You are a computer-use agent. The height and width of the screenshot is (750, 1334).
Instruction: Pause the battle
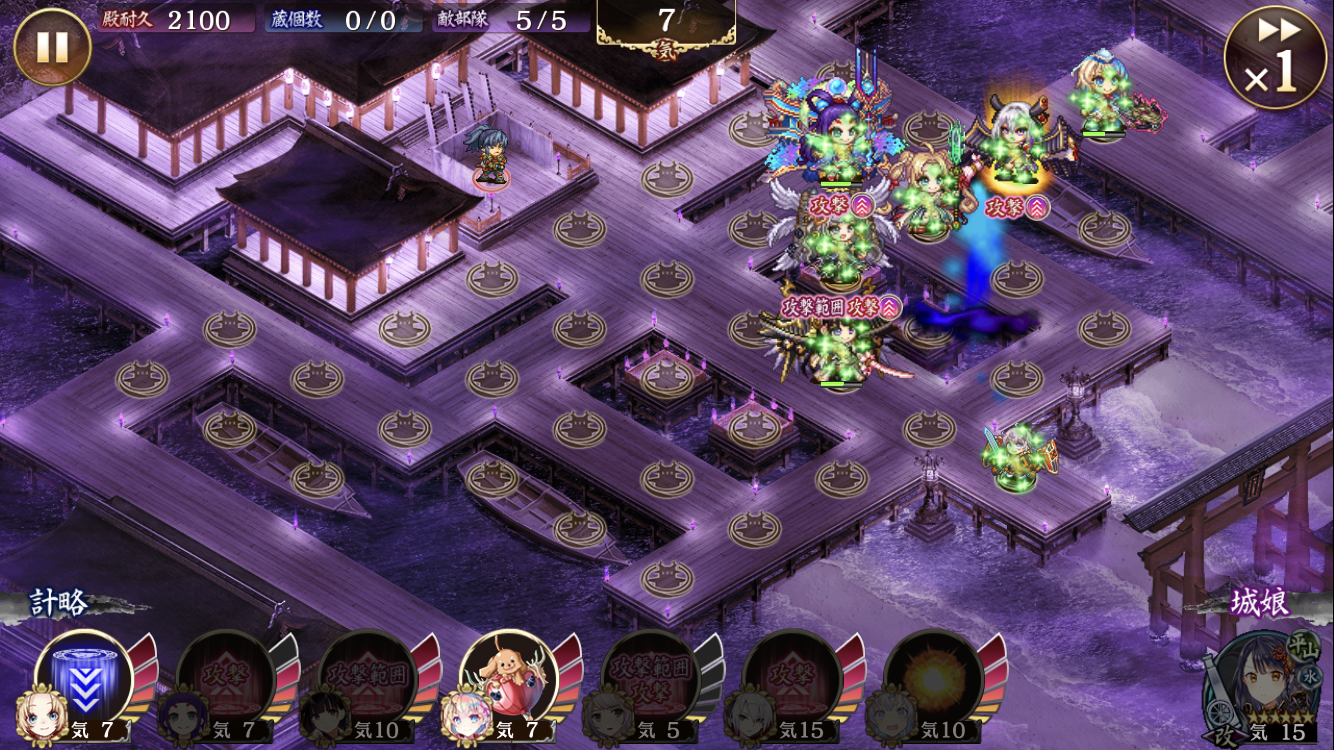tap(52, 47)
